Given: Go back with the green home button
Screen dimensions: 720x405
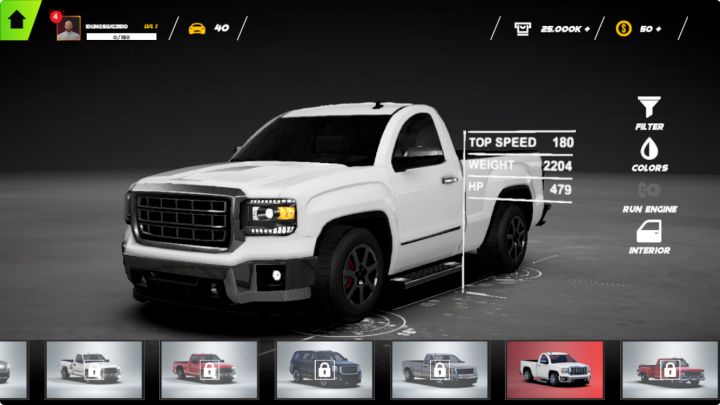Looking at the screenshot, I should point(17,18).
